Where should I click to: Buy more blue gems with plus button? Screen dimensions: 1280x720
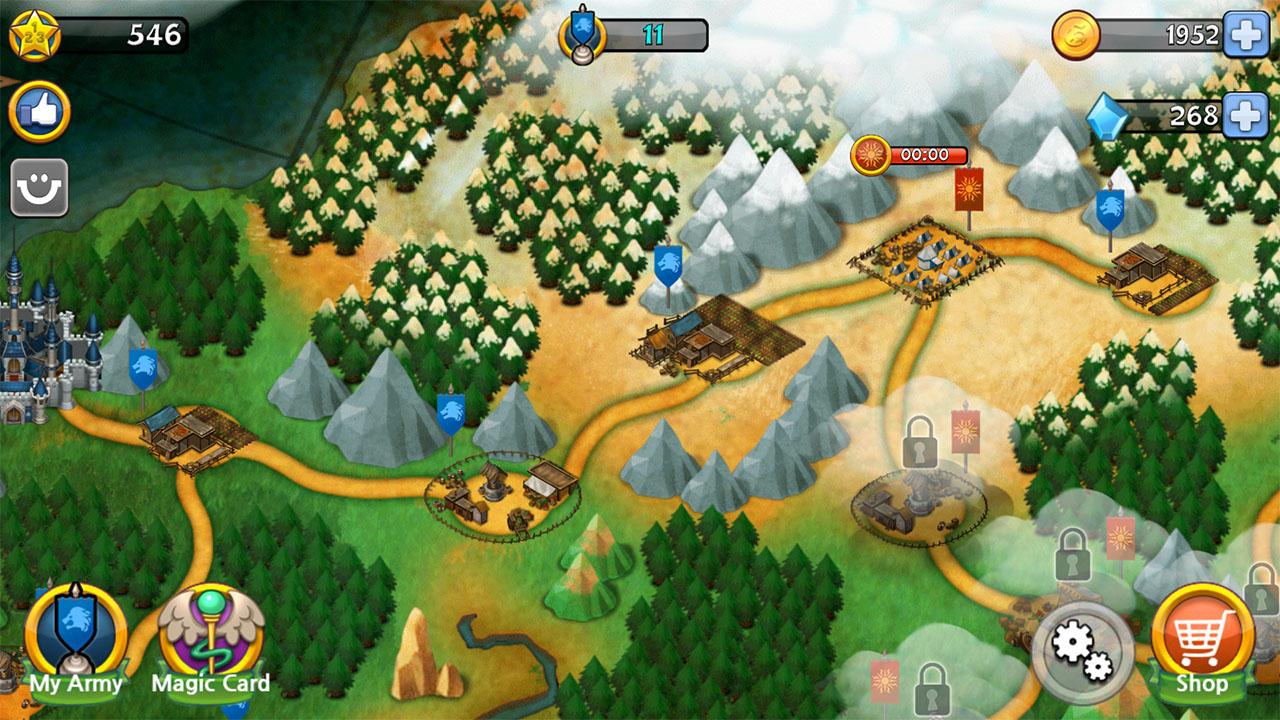pos(1246,116)
